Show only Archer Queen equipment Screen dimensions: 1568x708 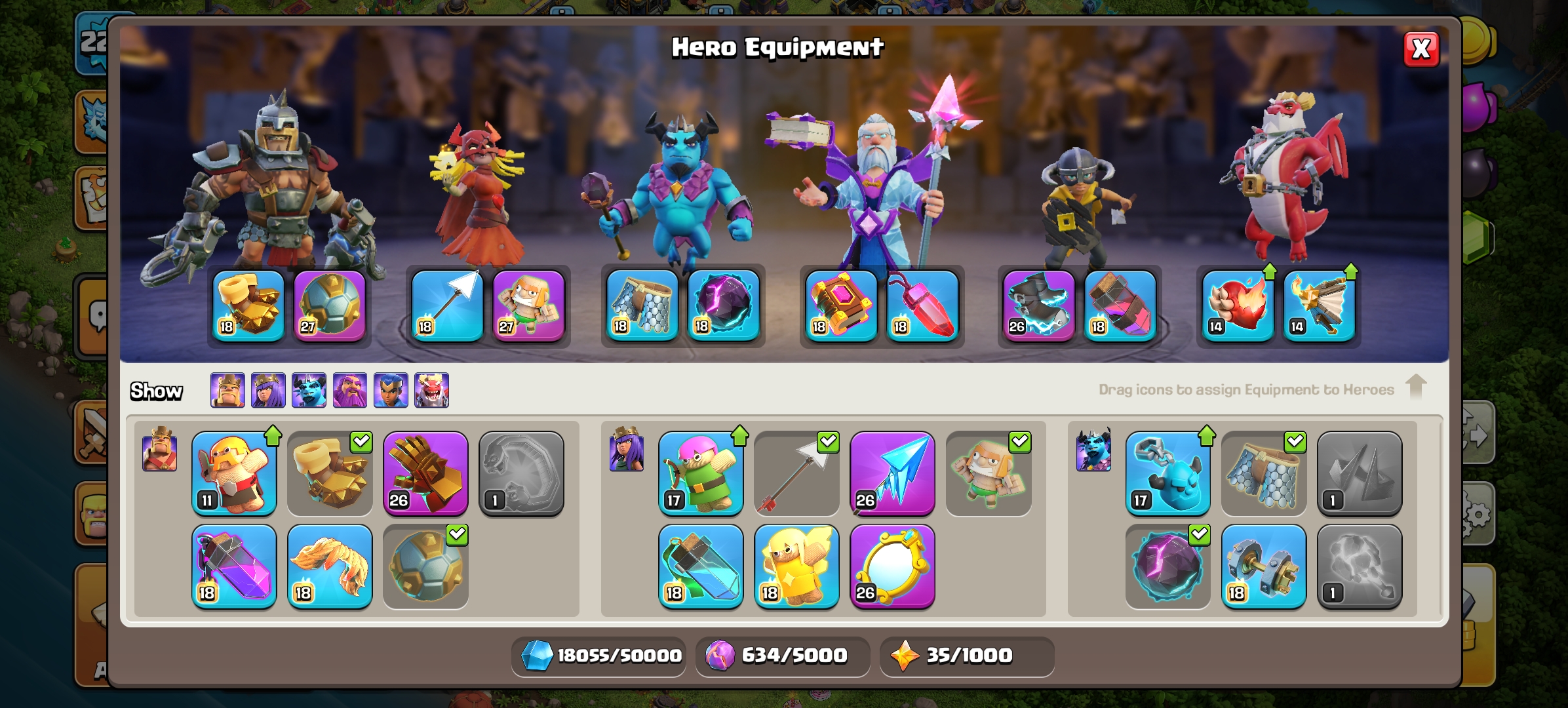268,390
